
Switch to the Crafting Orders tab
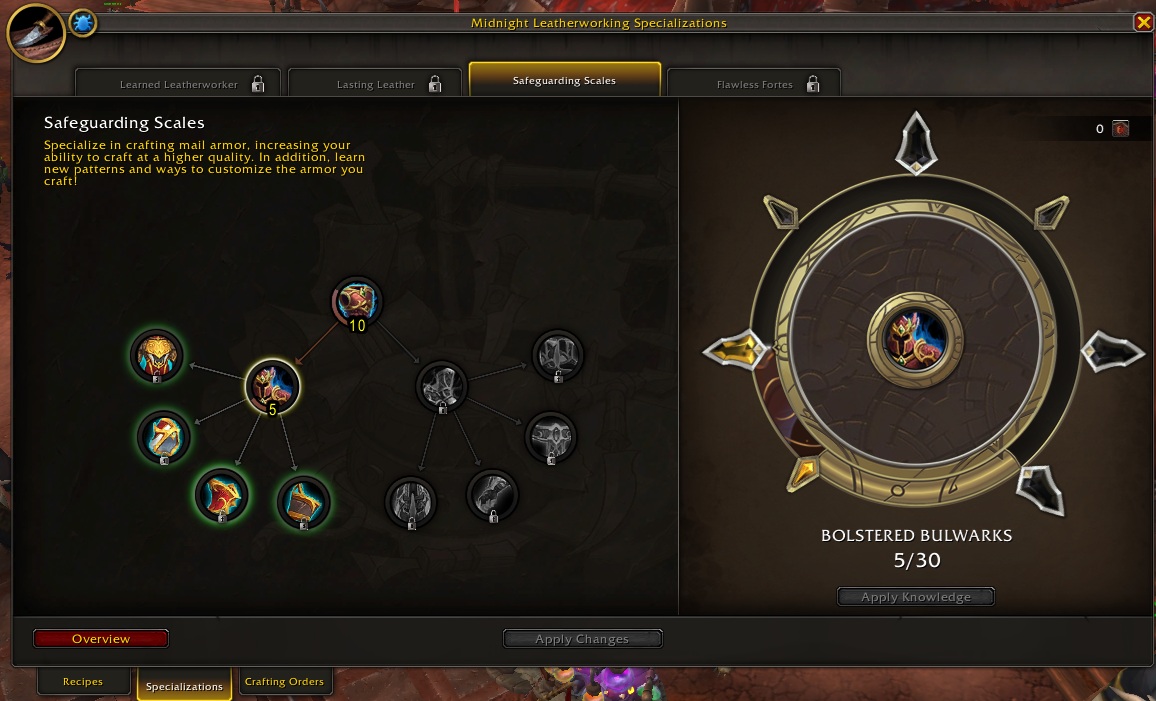coord(284,682)
